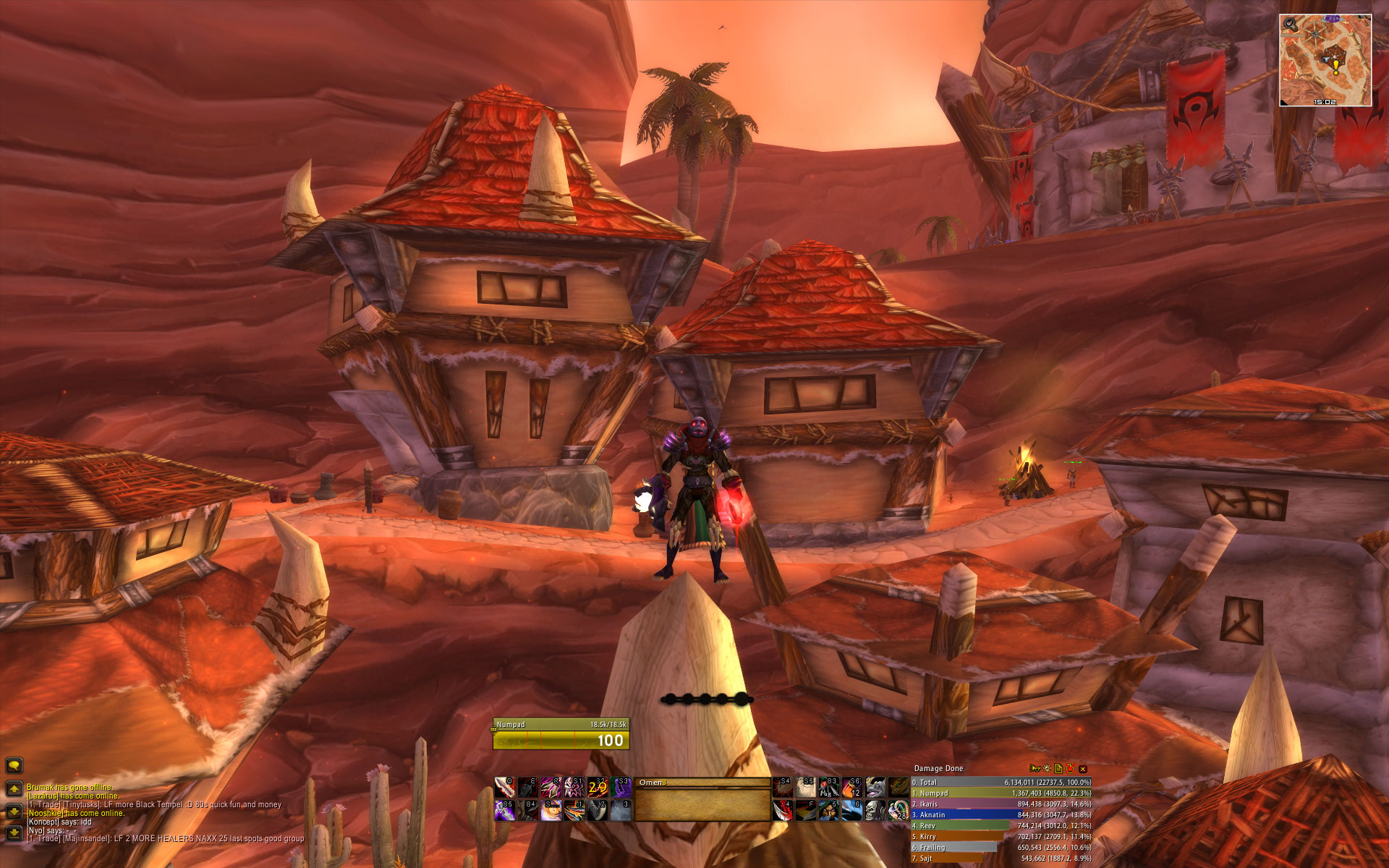Screen dimensions: 1389x868
Task: Select the Total row in damage meter
Action: click(x=1001, y=783)
